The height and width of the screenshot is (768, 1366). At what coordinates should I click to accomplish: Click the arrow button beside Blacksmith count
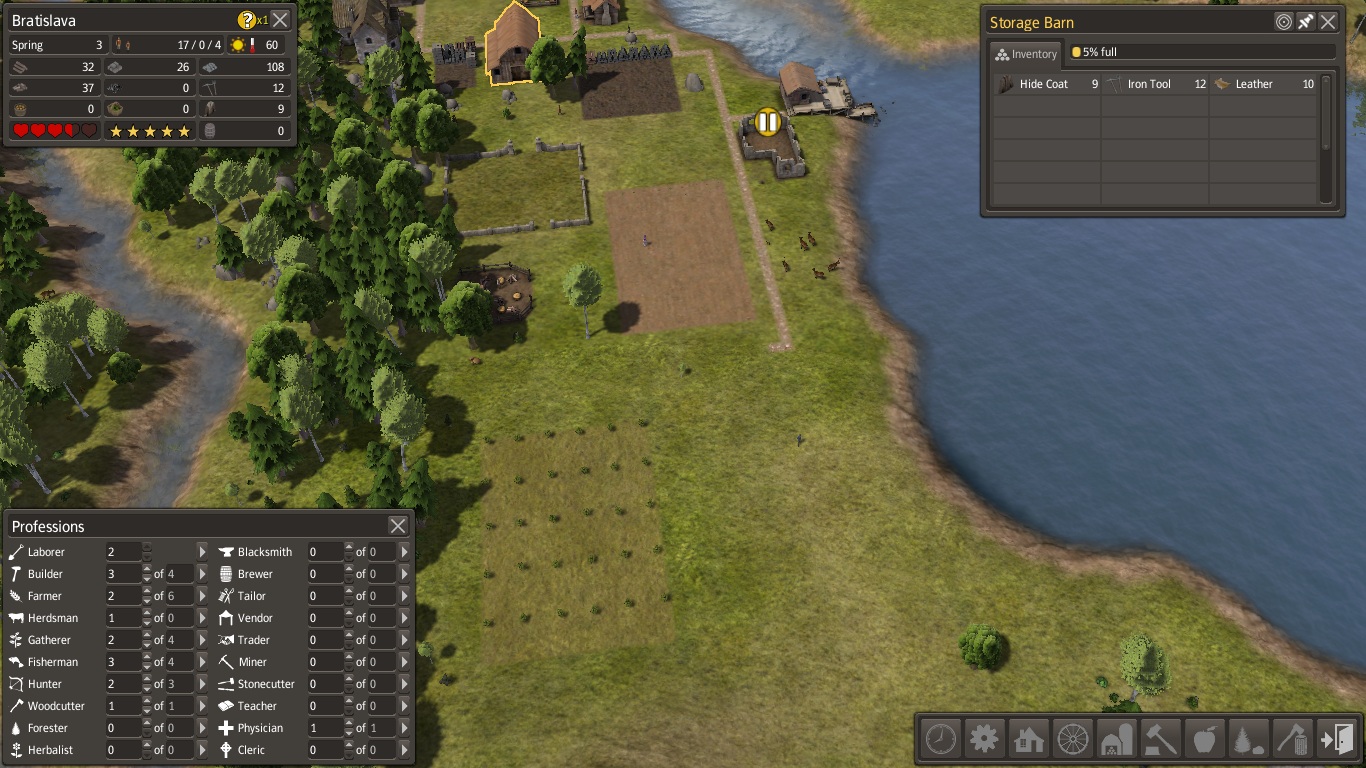pos(404,552)
